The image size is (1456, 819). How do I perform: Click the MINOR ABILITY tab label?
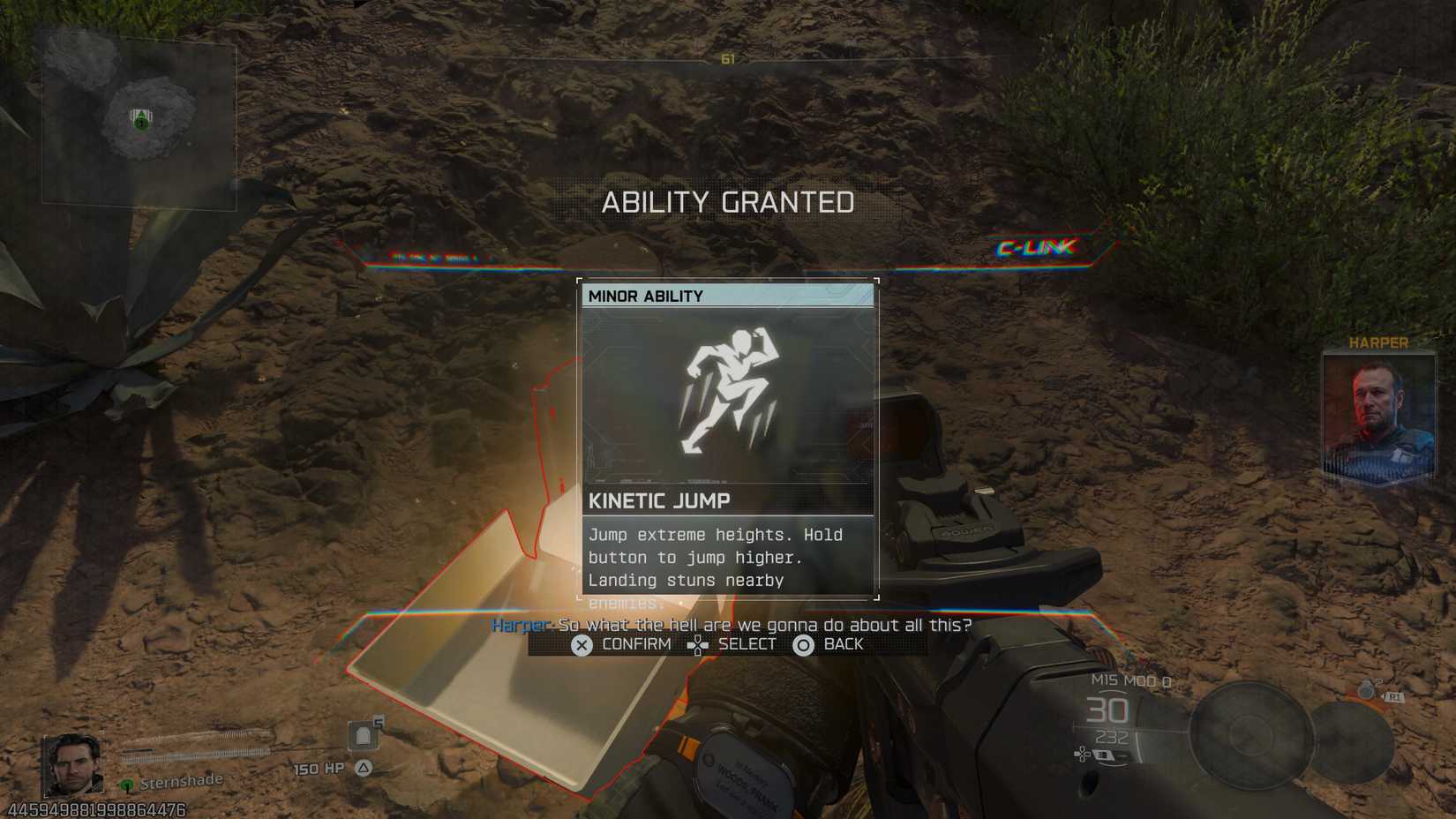pyautogui.click(x=645, y=296)
